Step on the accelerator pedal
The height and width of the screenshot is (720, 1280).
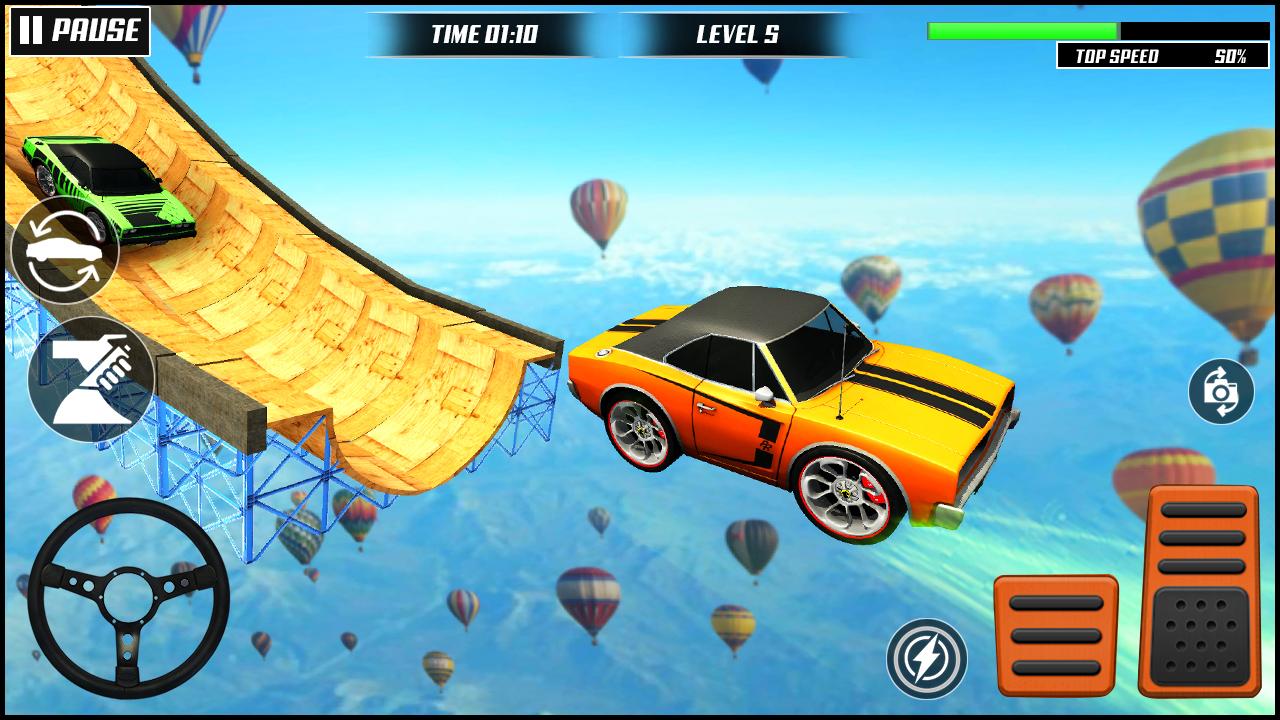coord(1199,590)
